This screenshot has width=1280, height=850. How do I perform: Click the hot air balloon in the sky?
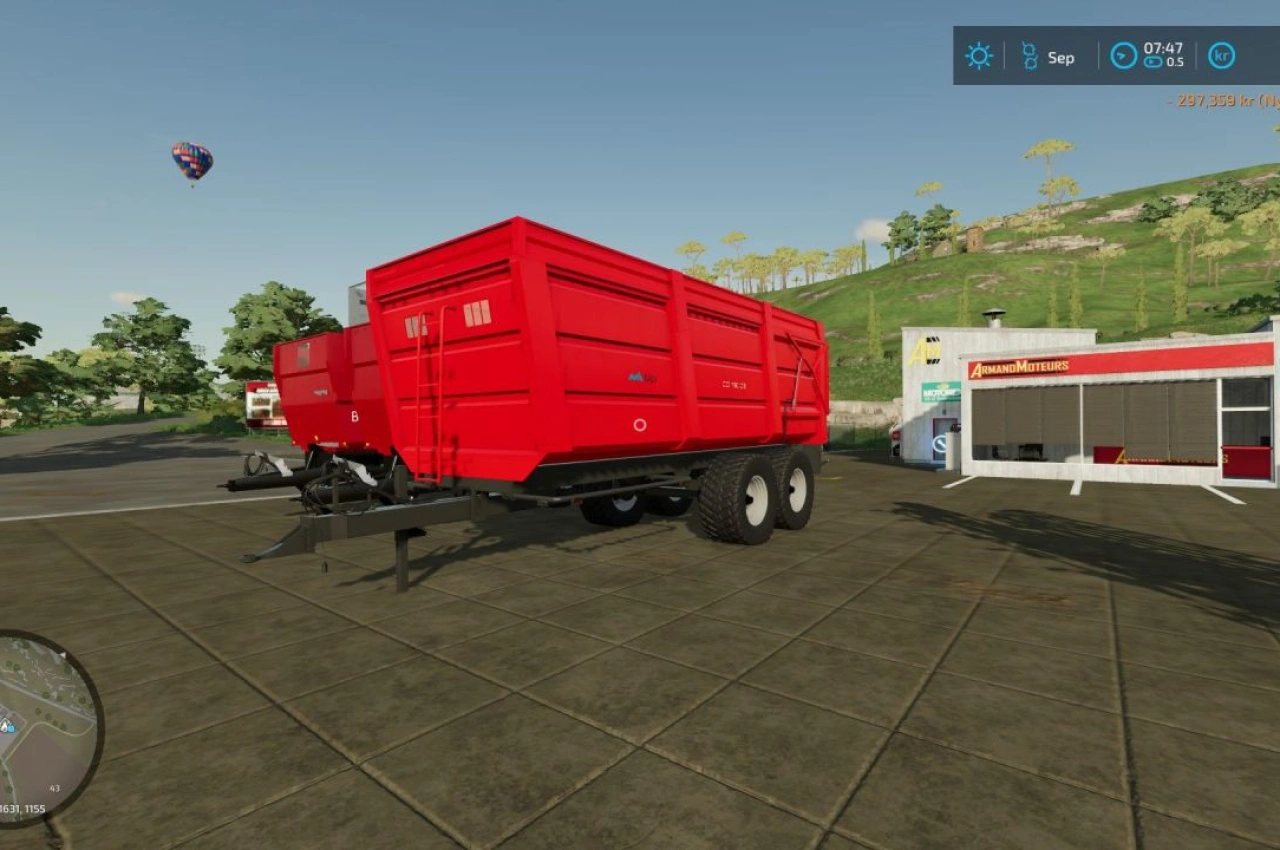click(190, 162)
